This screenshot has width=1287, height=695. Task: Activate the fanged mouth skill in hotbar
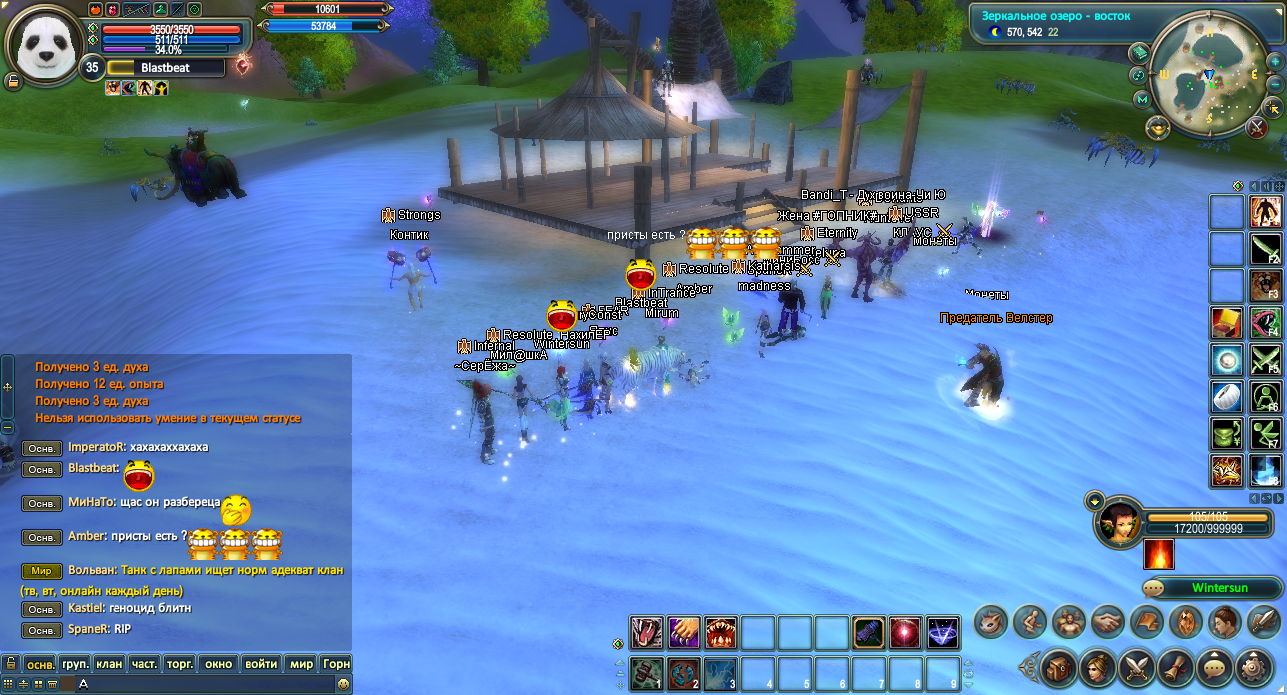click(720, 632)
